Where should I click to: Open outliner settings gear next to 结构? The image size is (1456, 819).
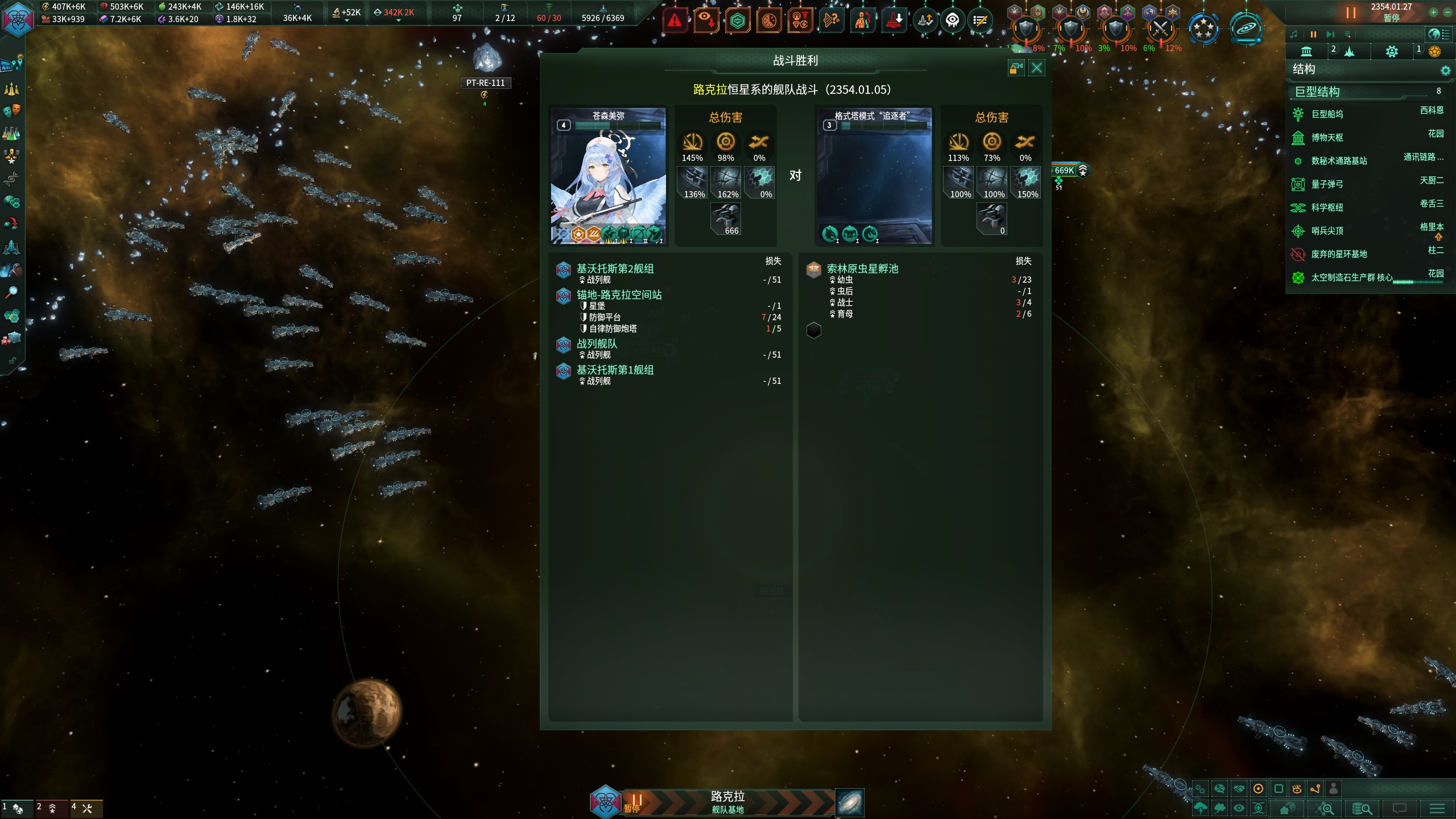[x=1445, y=71]
